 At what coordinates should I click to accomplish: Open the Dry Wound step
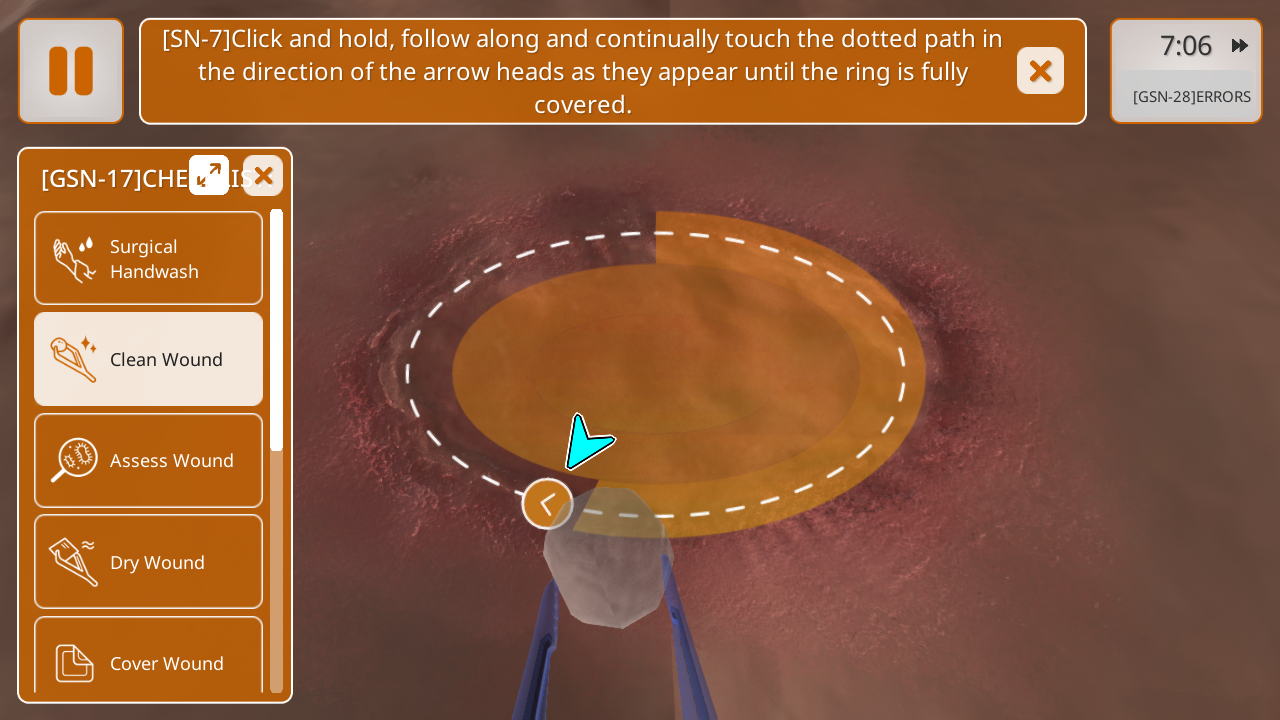(149, 562)
